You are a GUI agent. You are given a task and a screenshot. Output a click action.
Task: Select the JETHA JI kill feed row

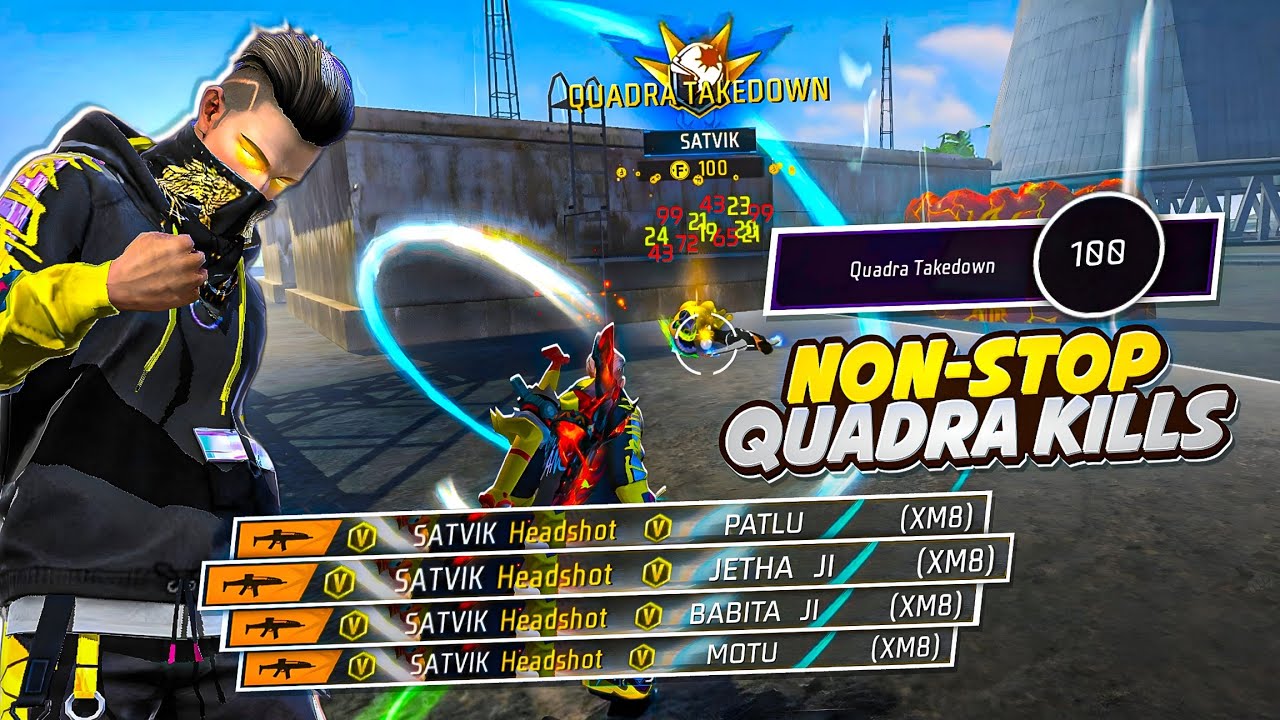pyautogui.click(x=607, y=573)
